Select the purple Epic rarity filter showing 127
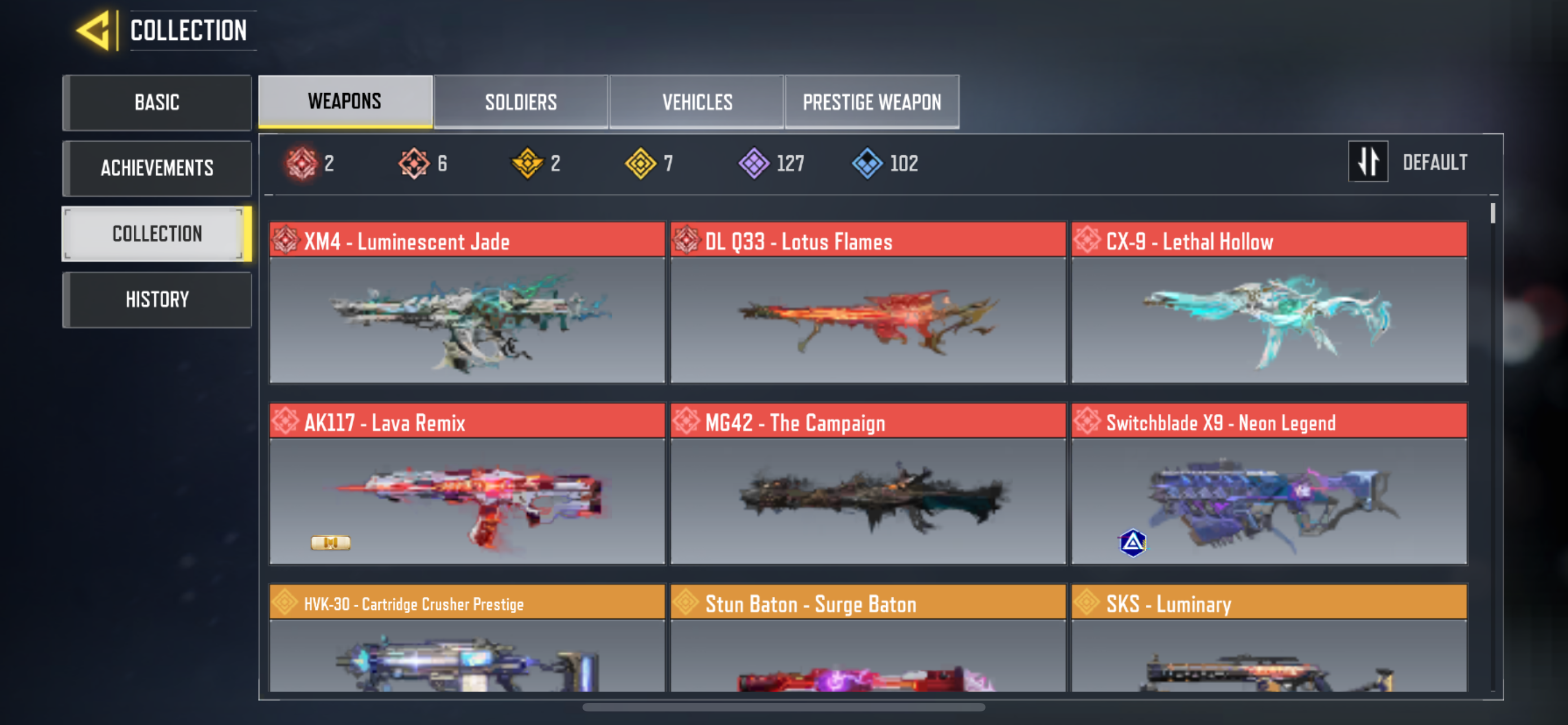1568x725 pixels. click(753, 162)
